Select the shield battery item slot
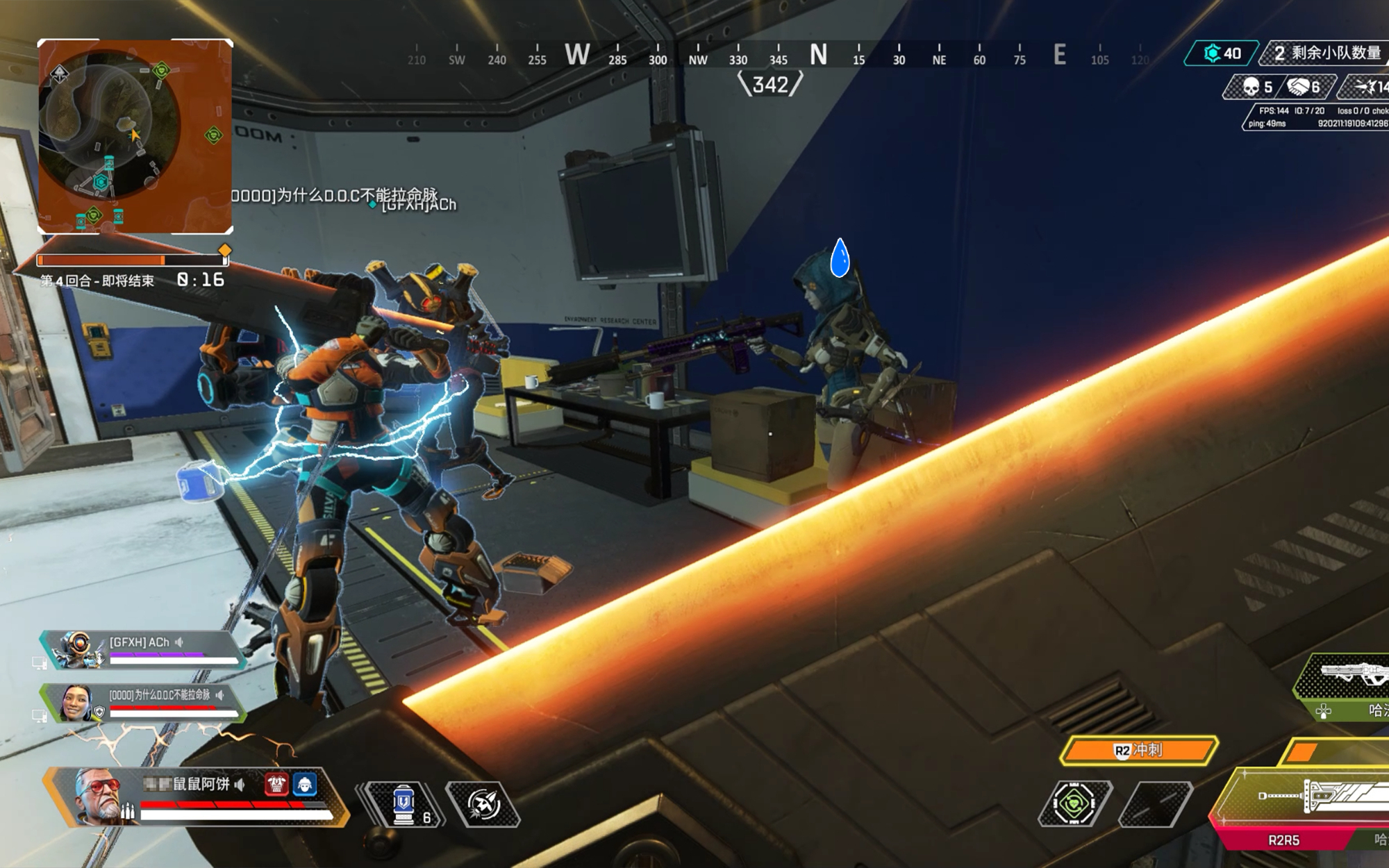Viewport: 1389px width, 868px height. click(x=405, y=805)
